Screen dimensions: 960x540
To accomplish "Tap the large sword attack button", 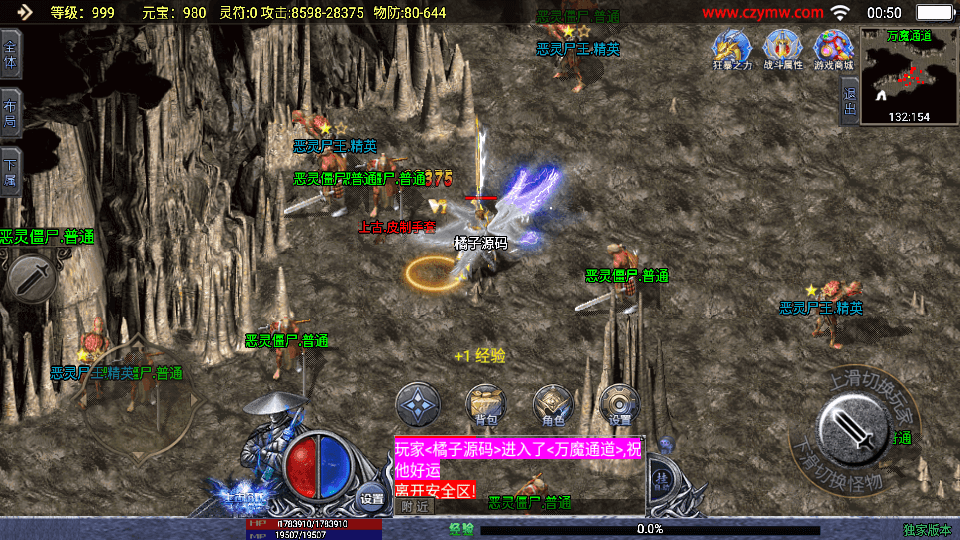I will [855, 424].
